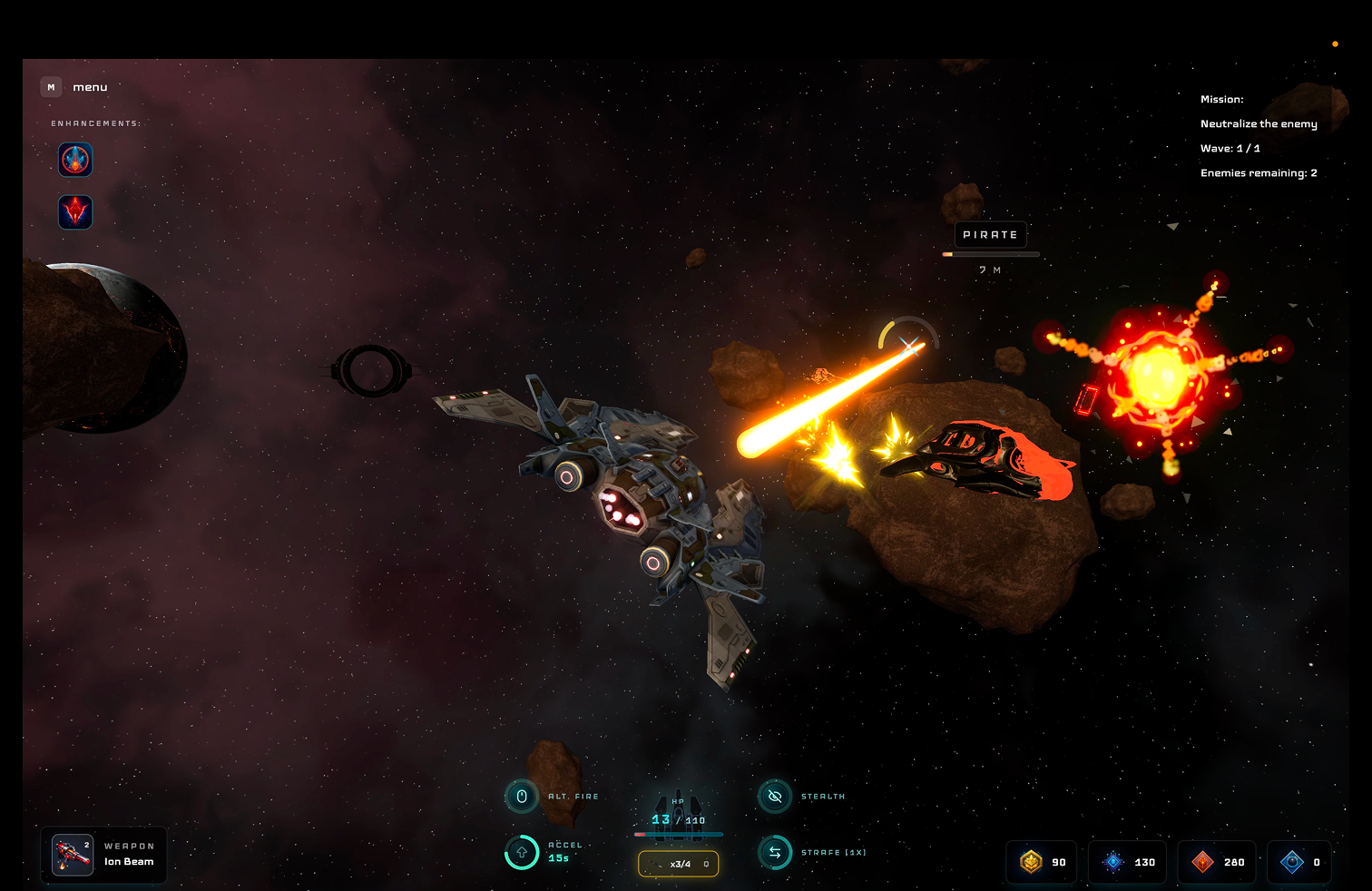Select the red winged enhancement icon
1372x891 pixels.
75,212
